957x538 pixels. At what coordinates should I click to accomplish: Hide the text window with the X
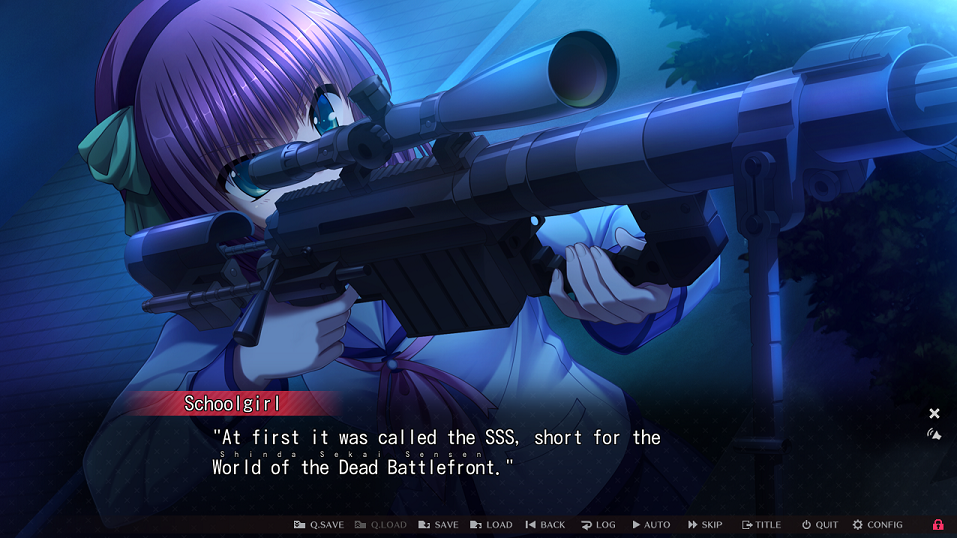[x=934, y=413]
